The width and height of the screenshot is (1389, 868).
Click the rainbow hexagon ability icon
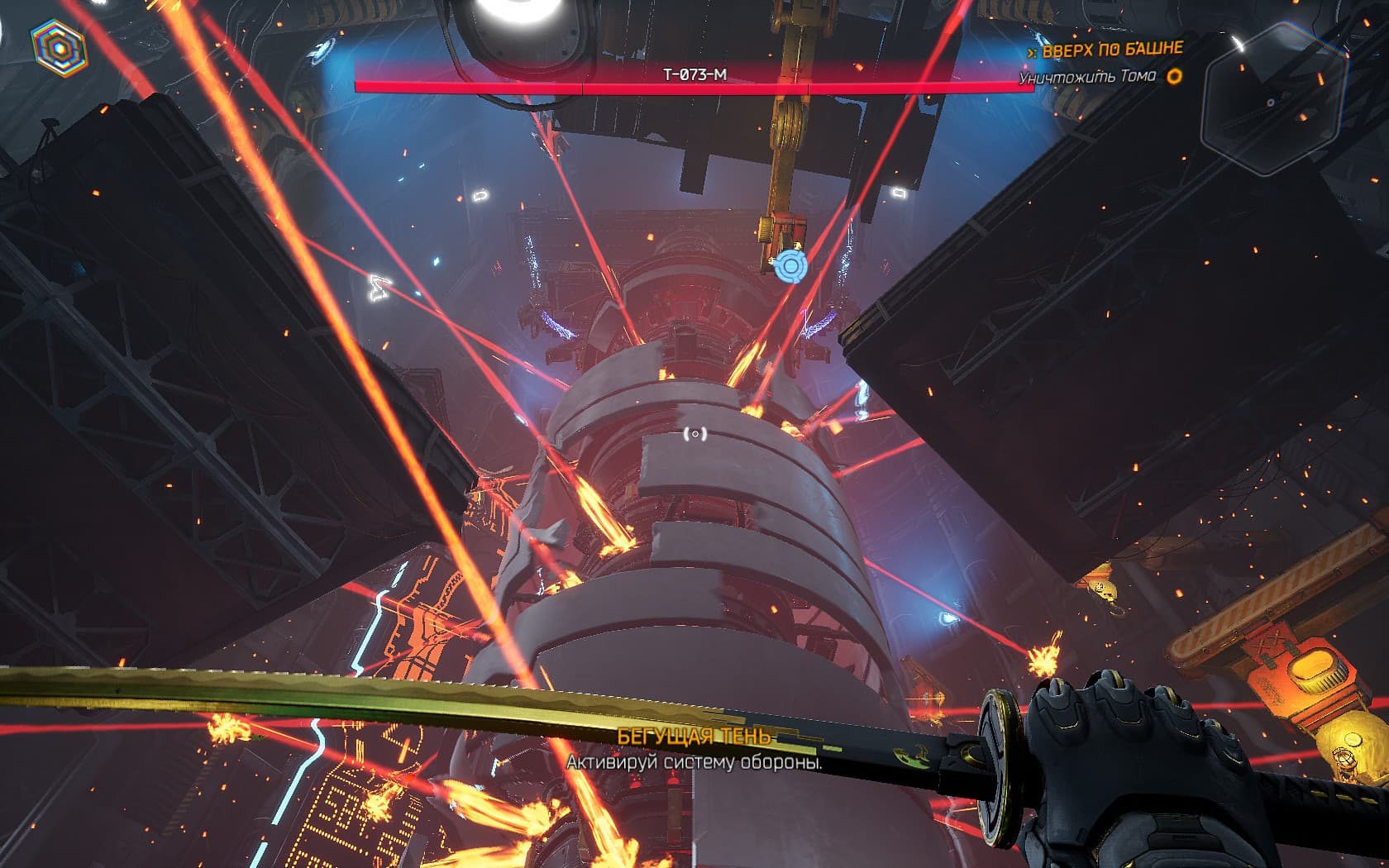click(59, 47)
